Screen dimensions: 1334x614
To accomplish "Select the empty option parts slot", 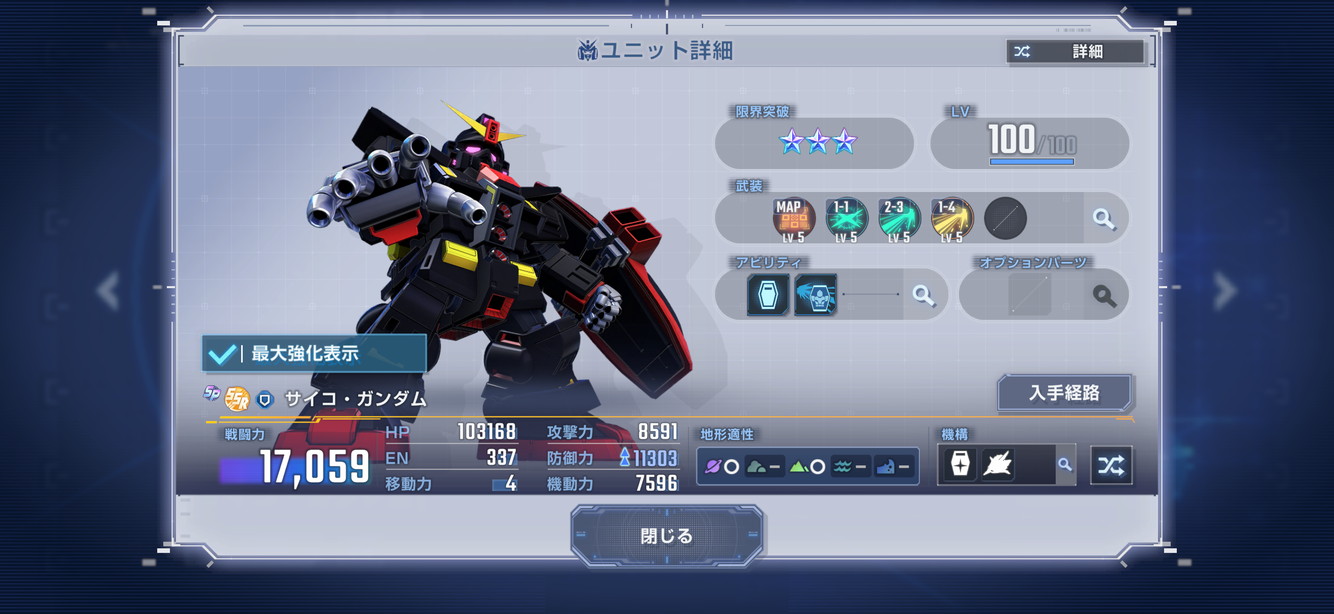I will tap(1029, 295).
